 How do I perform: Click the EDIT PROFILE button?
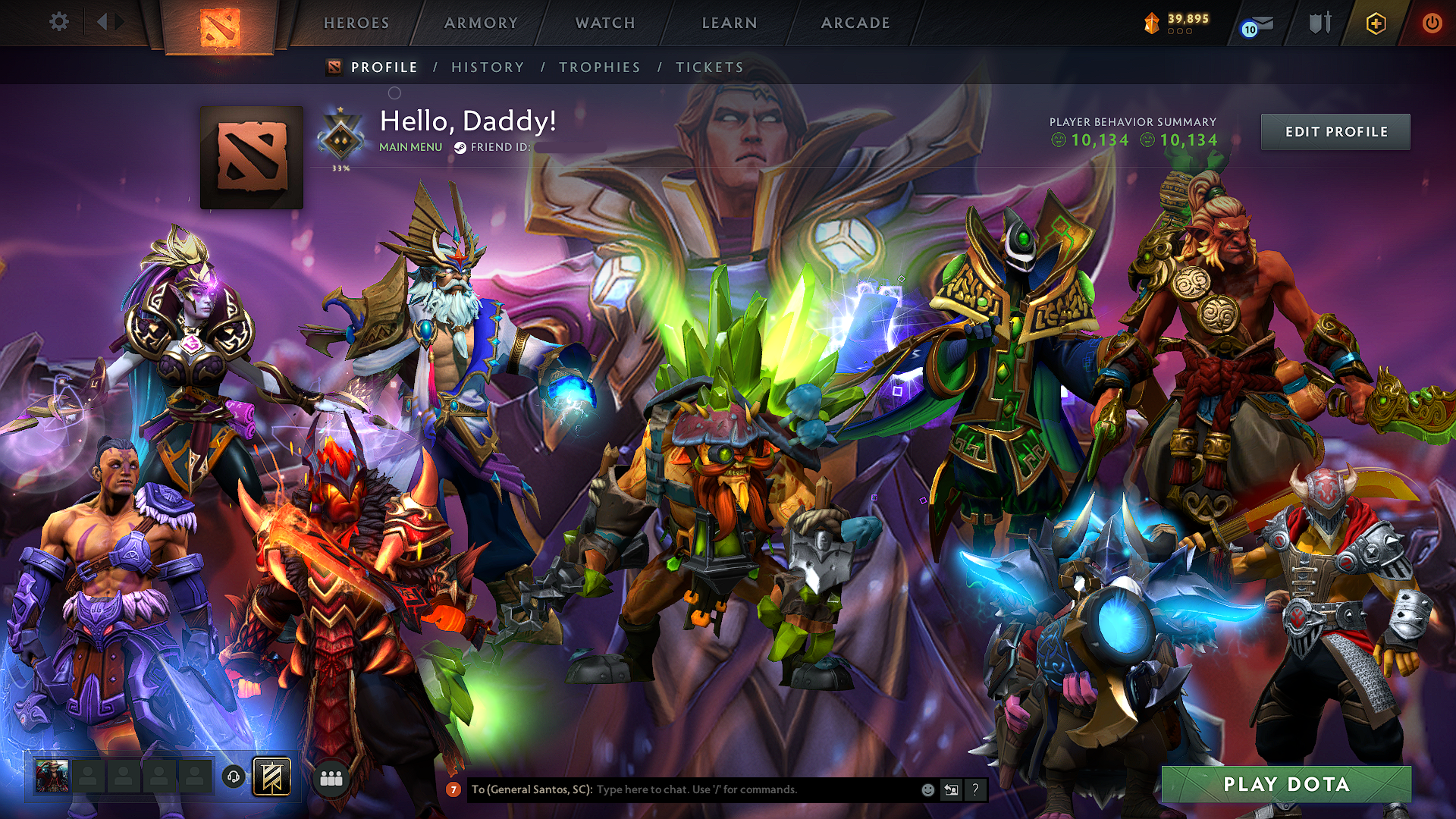point(1335,131)
